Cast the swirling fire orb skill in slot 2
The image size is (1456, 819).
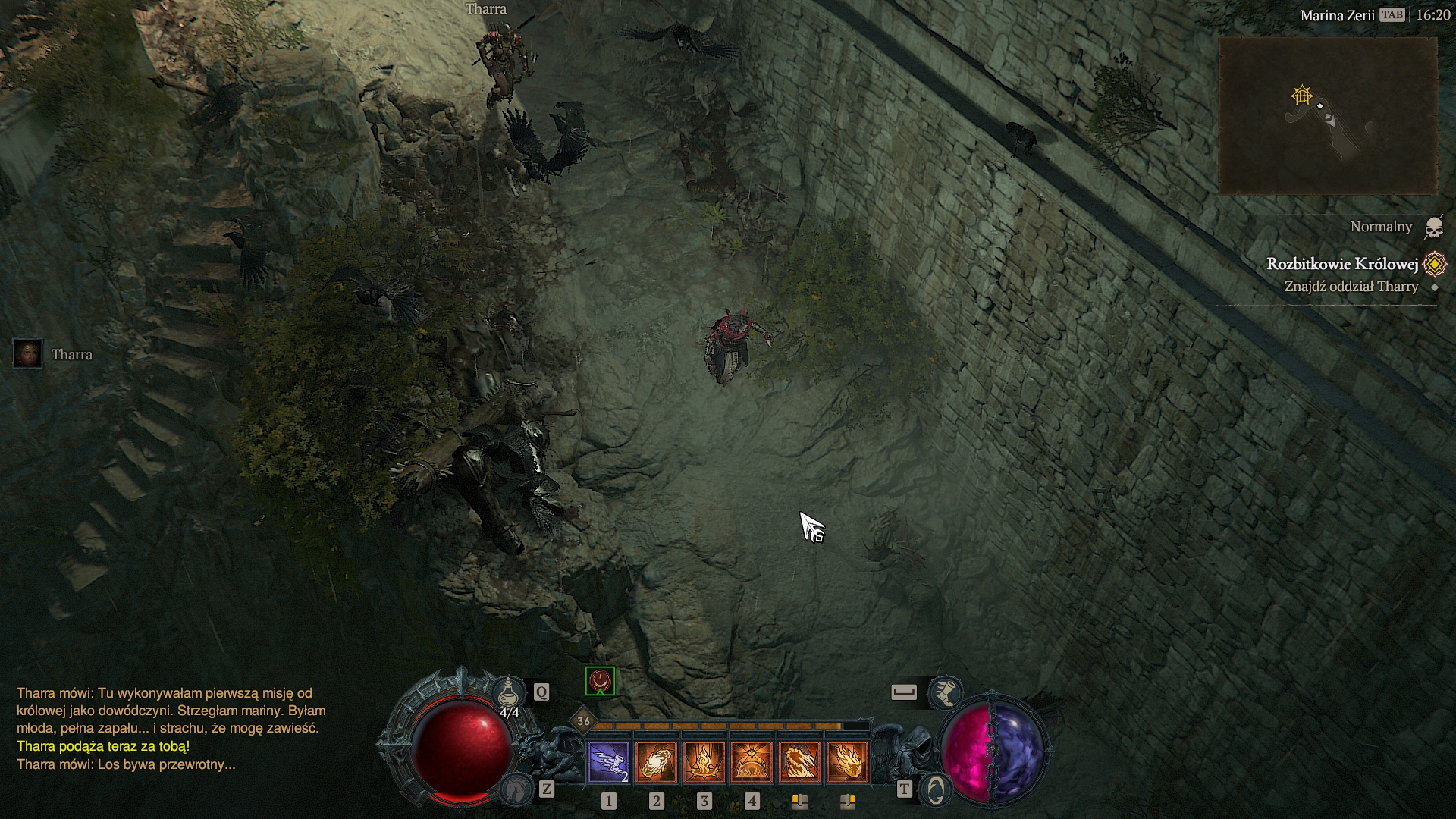656,761
